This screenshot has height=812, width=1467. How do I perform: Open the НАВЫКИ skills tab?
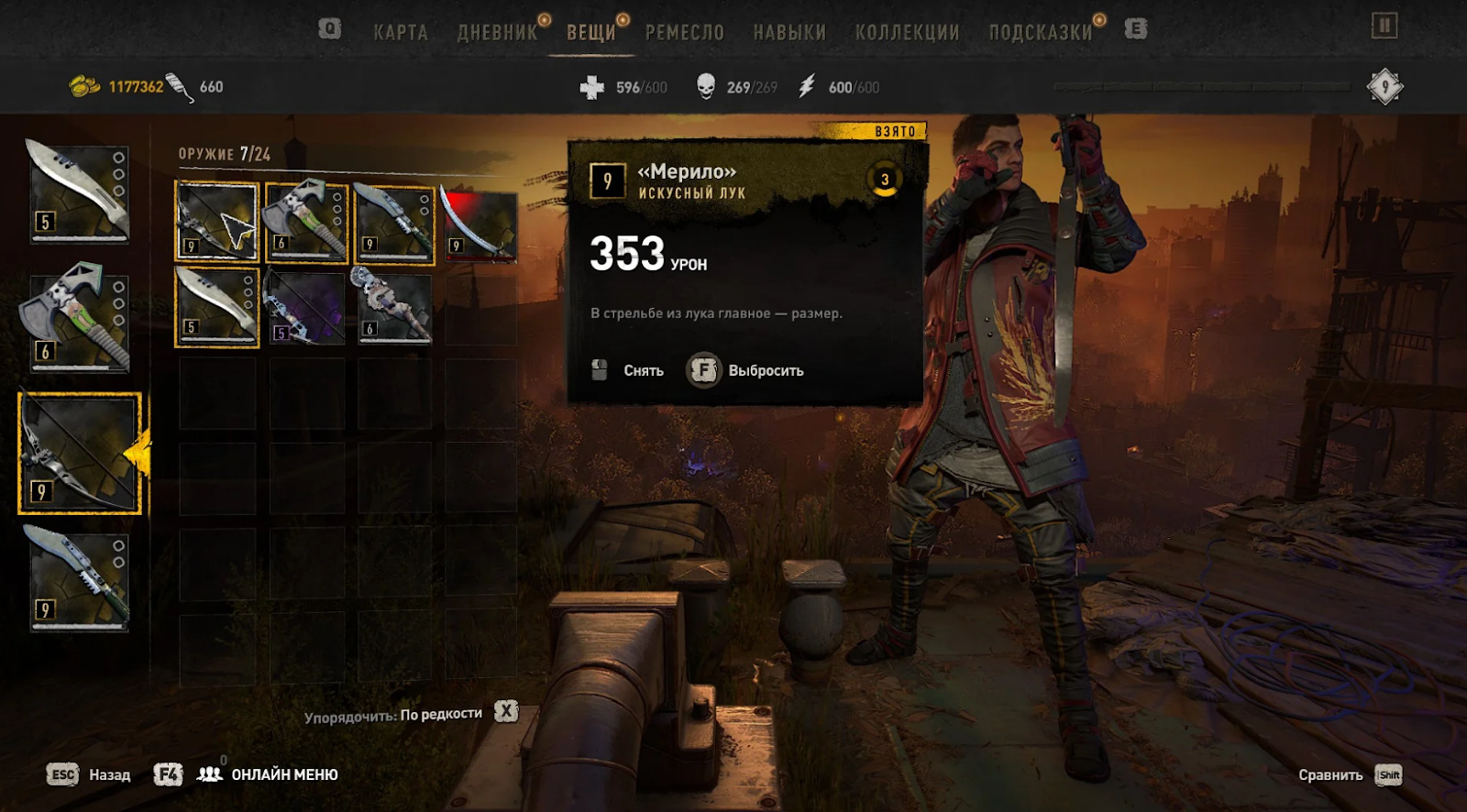(789, 33)
